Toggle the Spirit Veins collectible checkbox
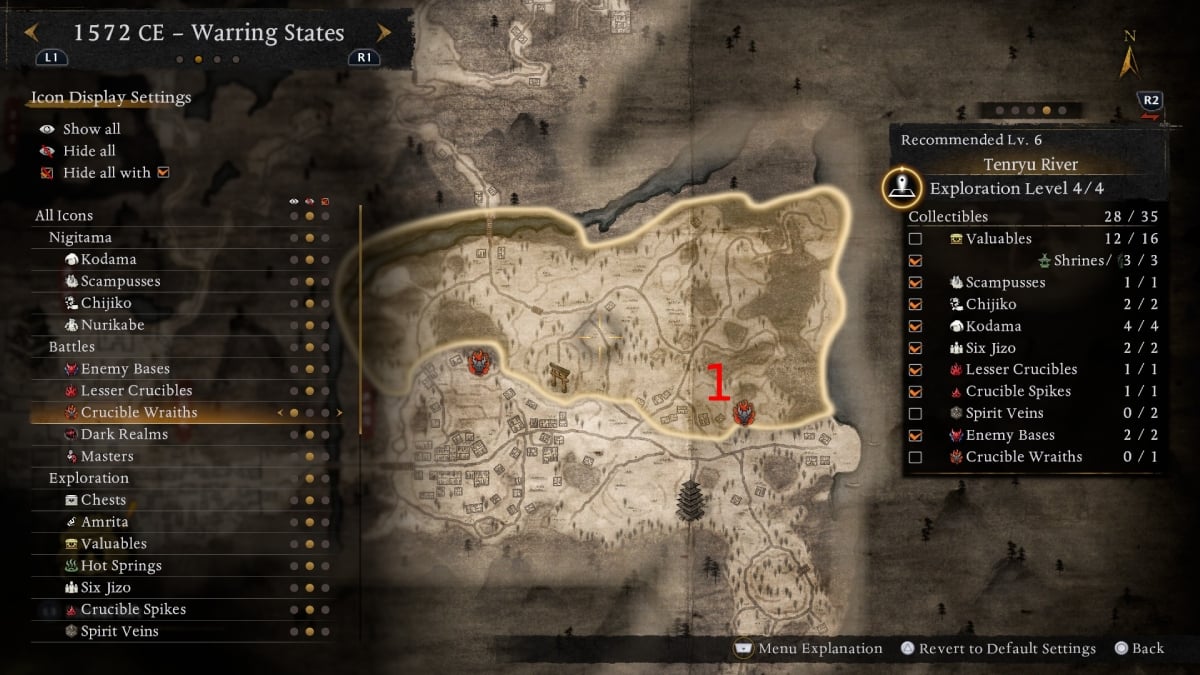Viewport: 1200px width, 675px height. point(915,413)
